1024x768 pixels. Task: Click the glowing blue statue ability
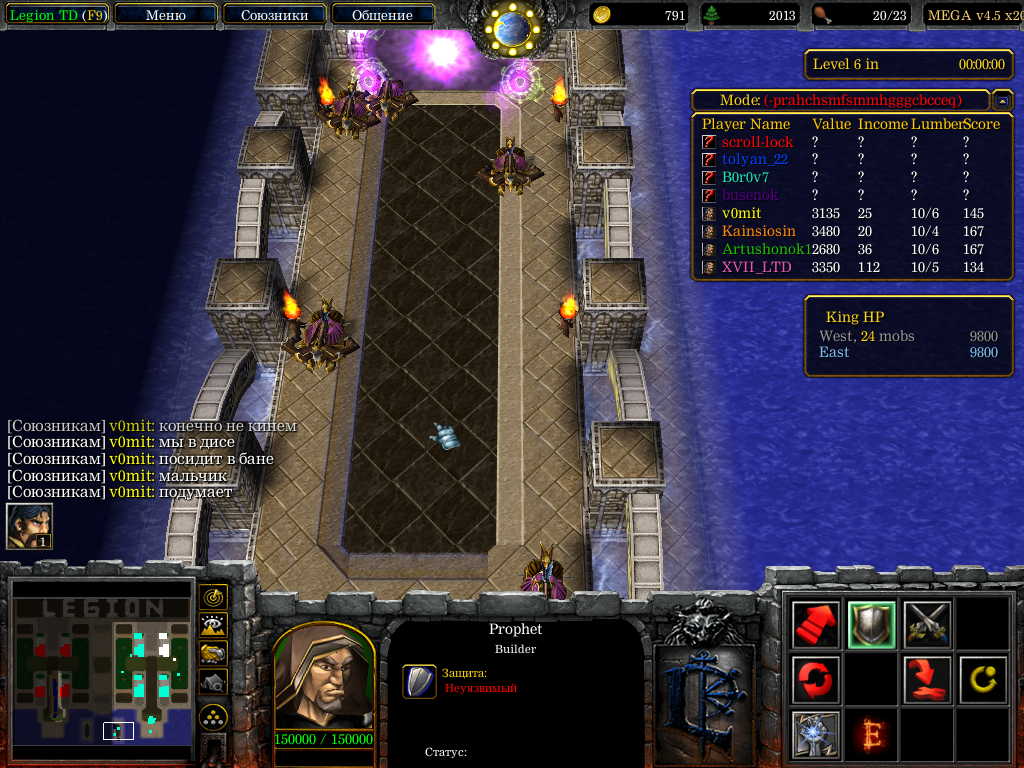pos(816,735)
